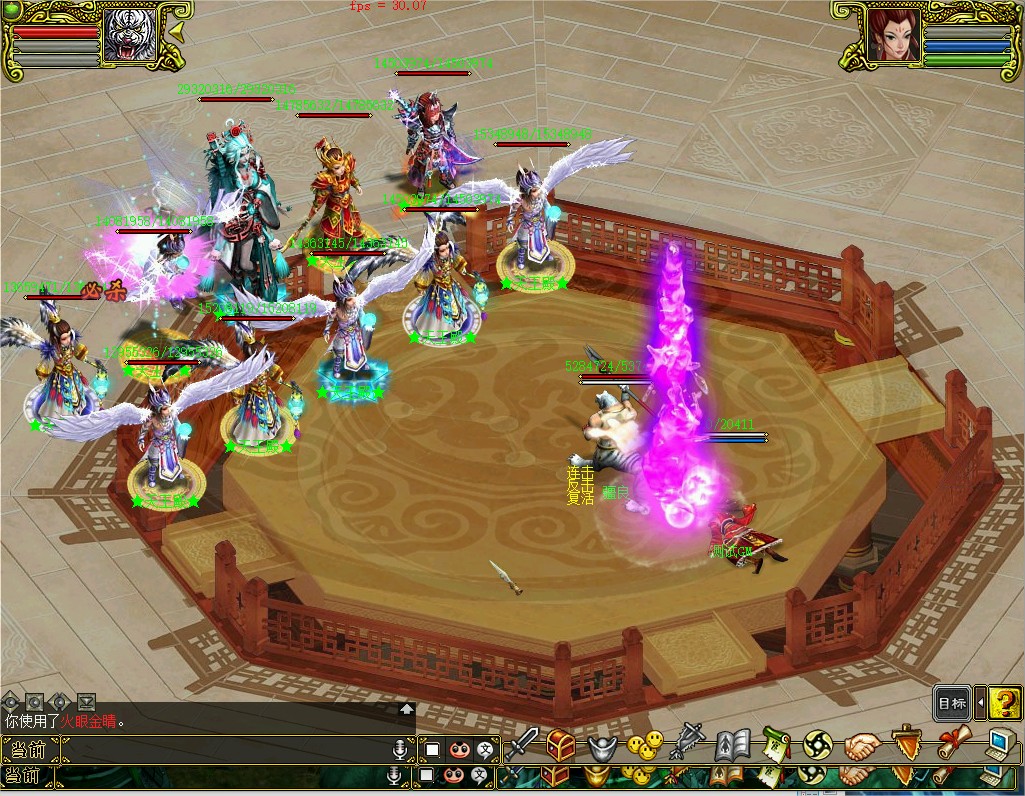The width and height of the screenshot is (1025, 796).
Task: Click the orange pennant flag icon
Action: coord(905,745)
